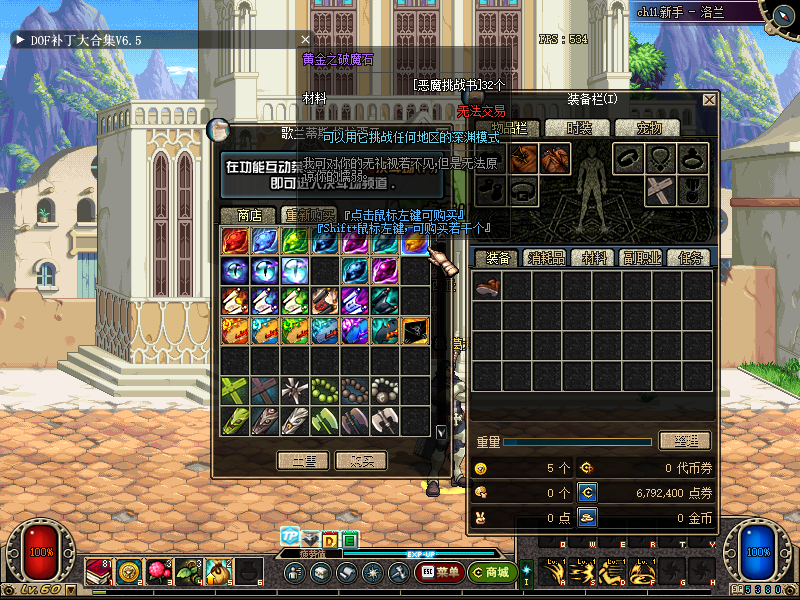
Task: Switch to the 重新购买 buyback tab
Action: point(307,215)
